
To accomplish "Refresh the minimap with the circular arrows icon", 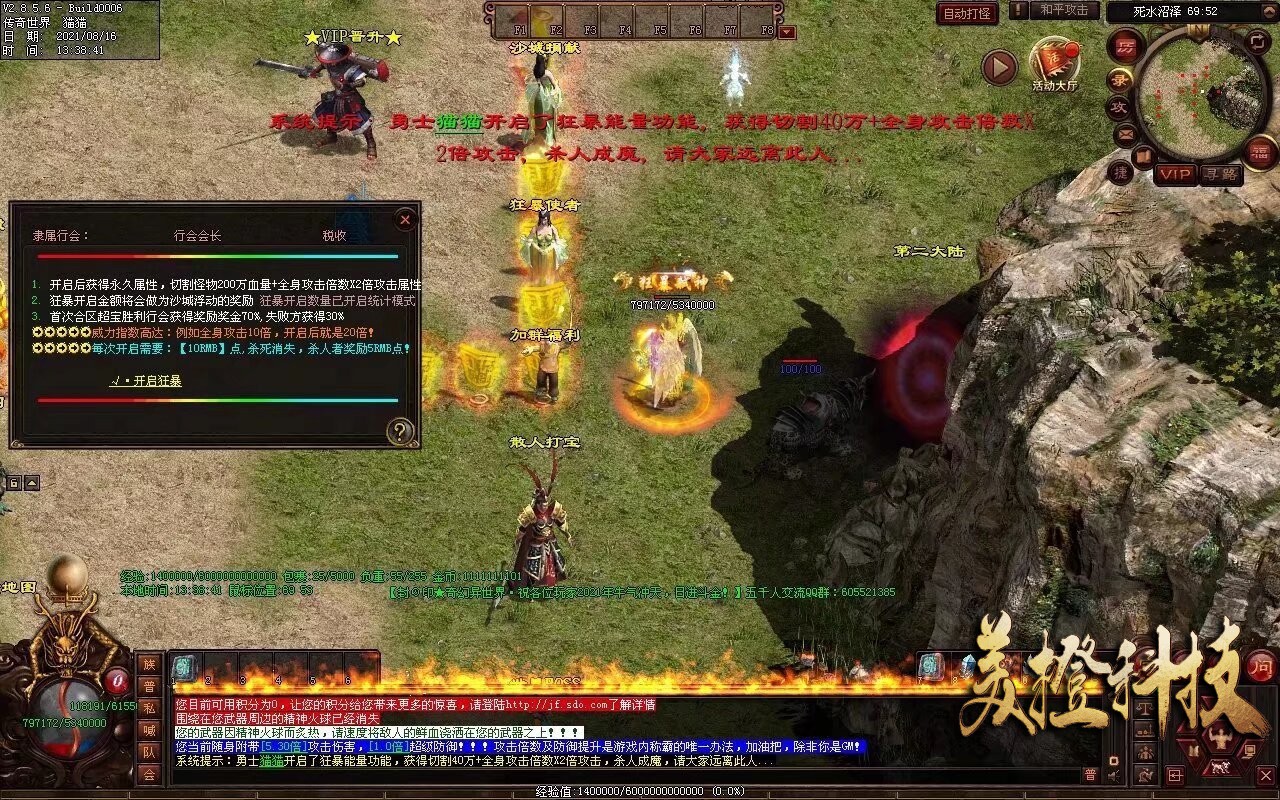I will pos(1256,41).
